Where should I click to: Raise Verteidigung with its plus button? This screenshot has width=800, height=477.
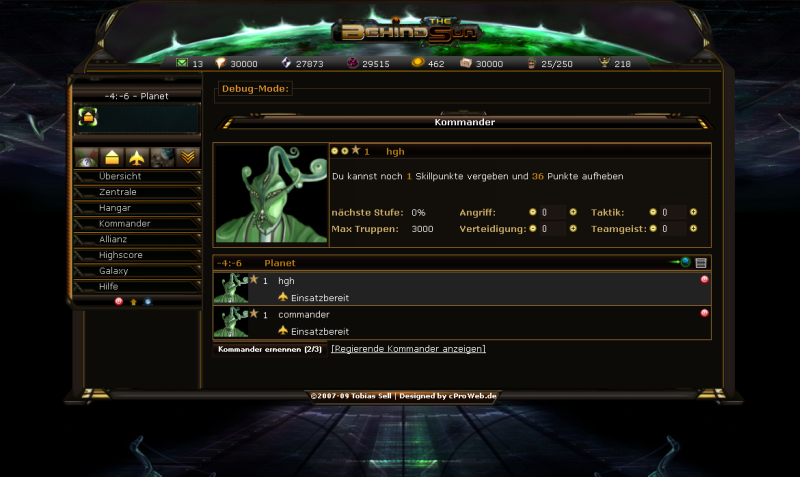[573, 229]
